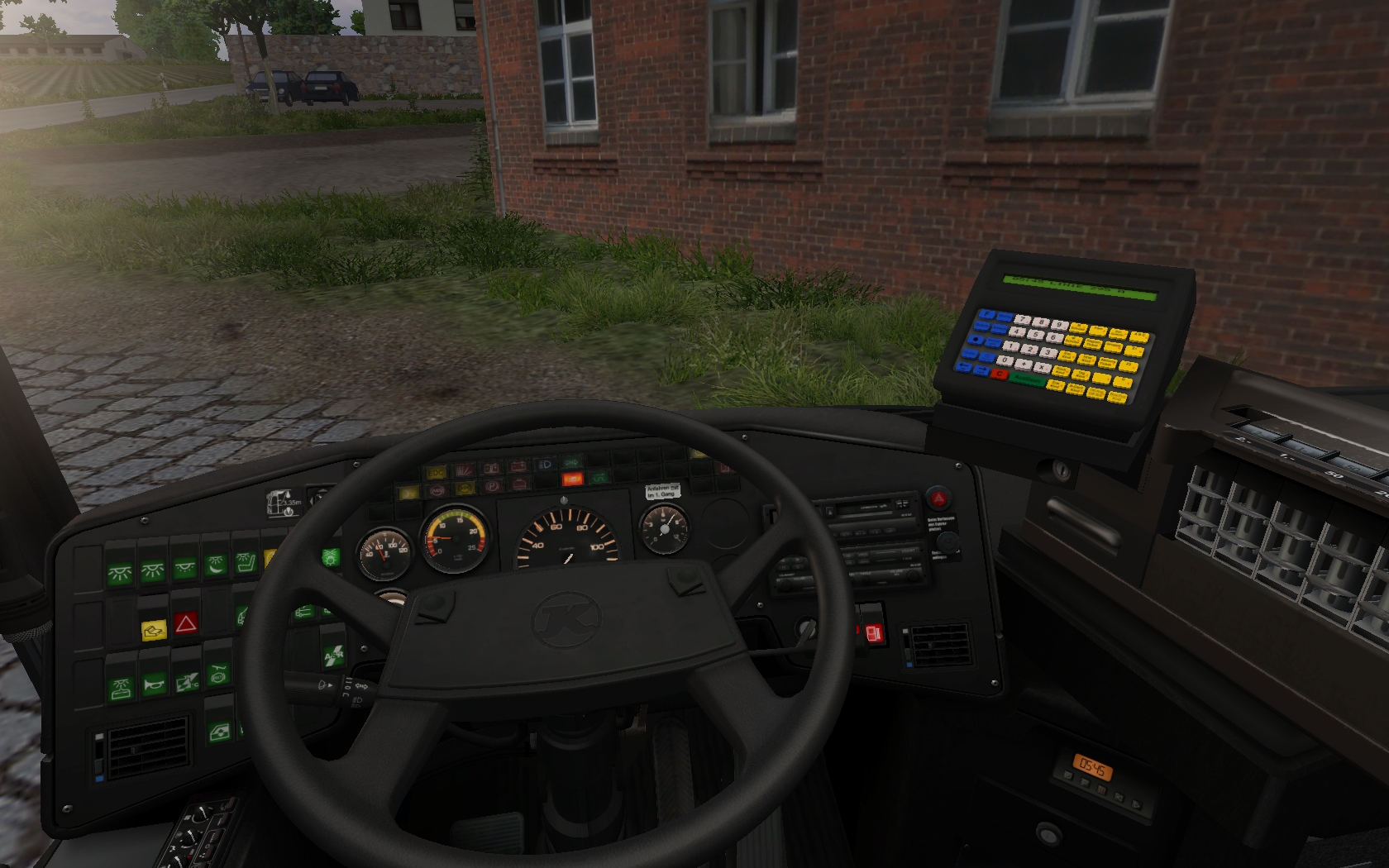The image size is (1389, 868).
Task: Clear the ticket printer with the red C key
Action: pos(1000,374)
